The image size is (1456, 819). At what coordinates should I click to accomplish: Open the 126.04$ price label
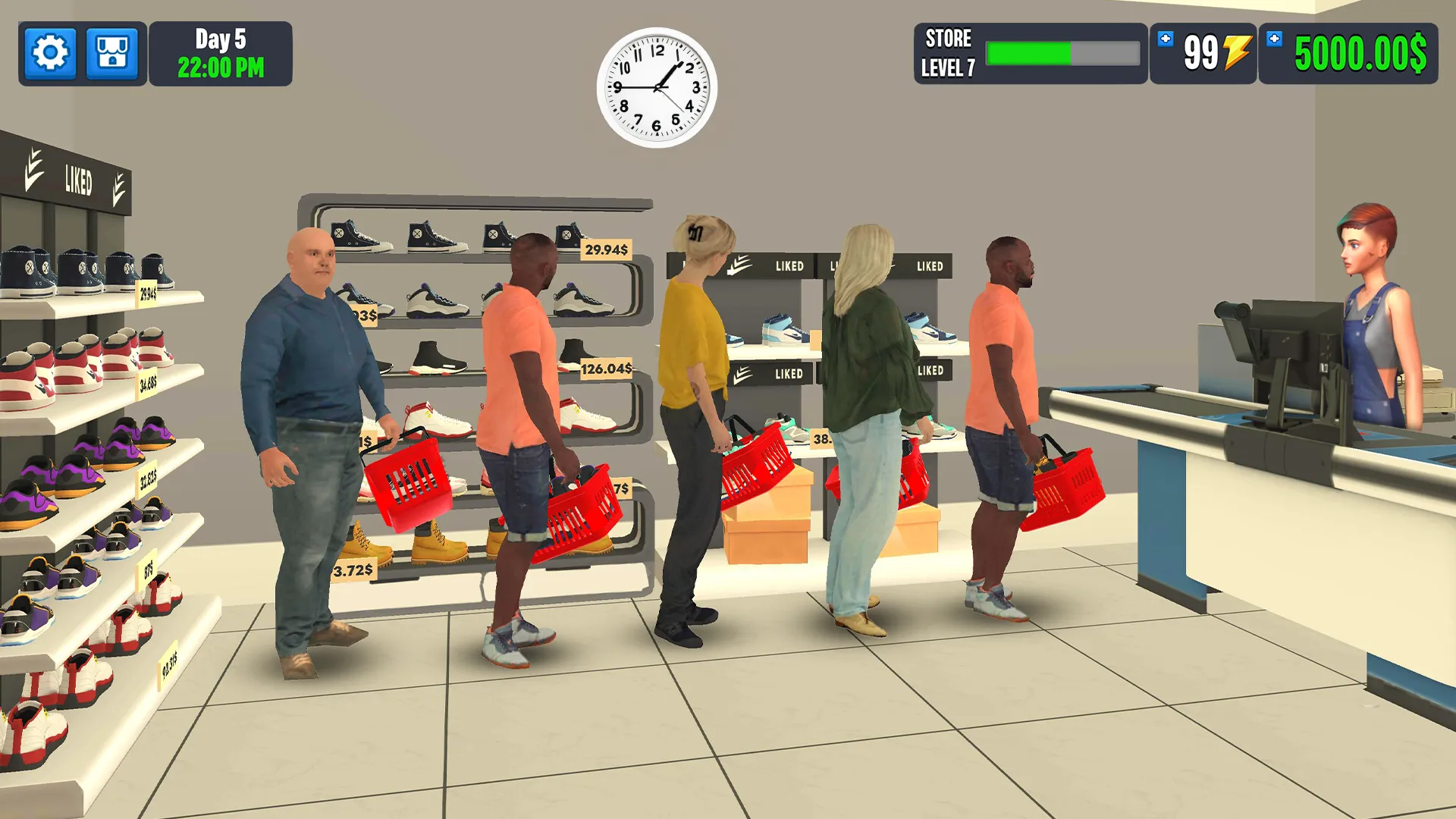point(606,368)
